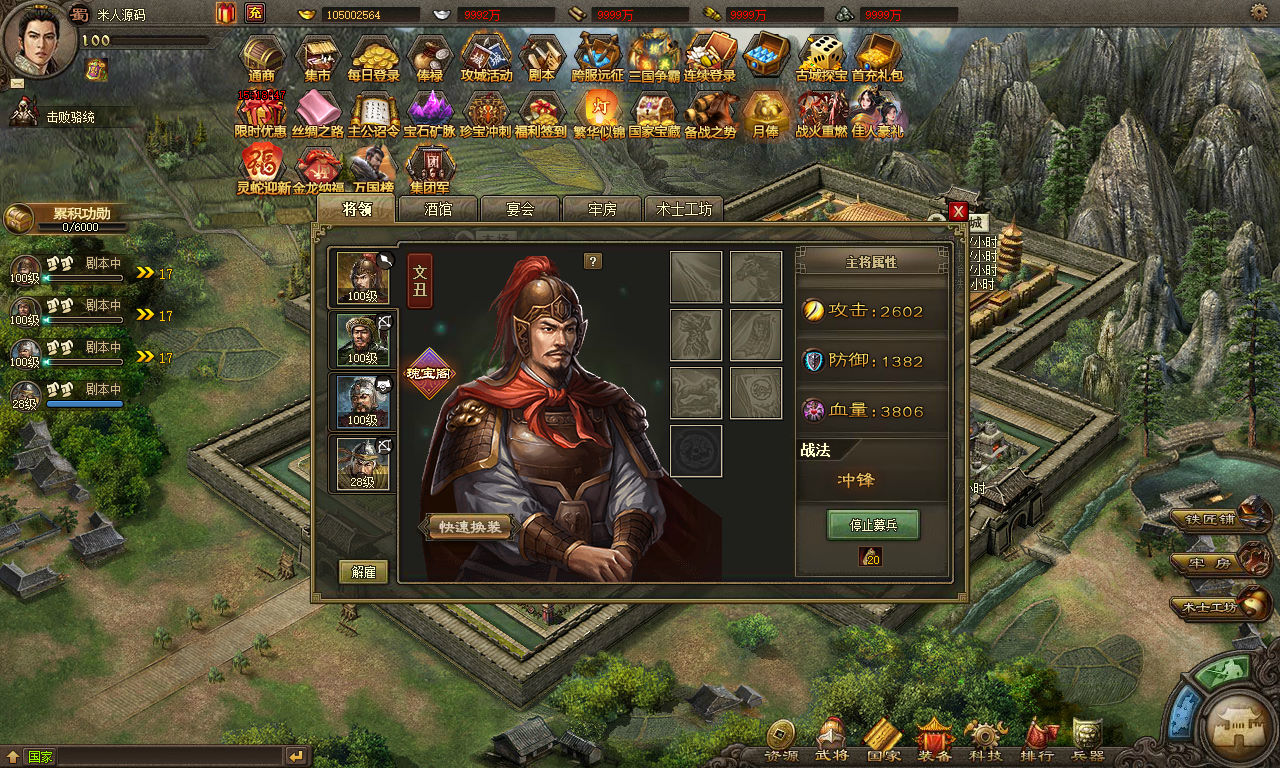Click the 魂宝盾 diamond badge
Screen dimensions: 1280x768
click(x=429, y=374)
